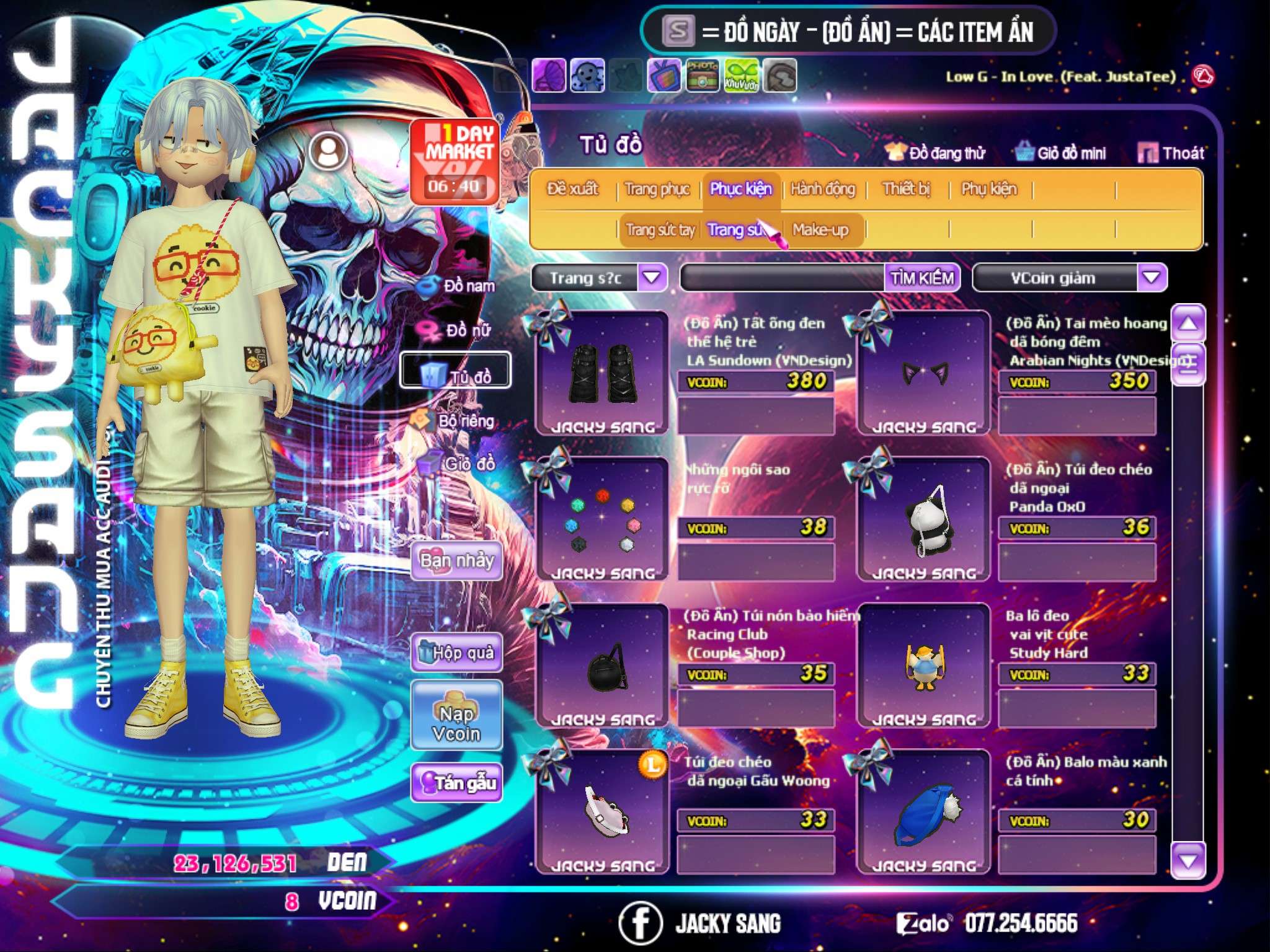Click the Bạn nhảy button
Image resolution: width=1270 pixels, height=952 pixels.
[457, 561]
